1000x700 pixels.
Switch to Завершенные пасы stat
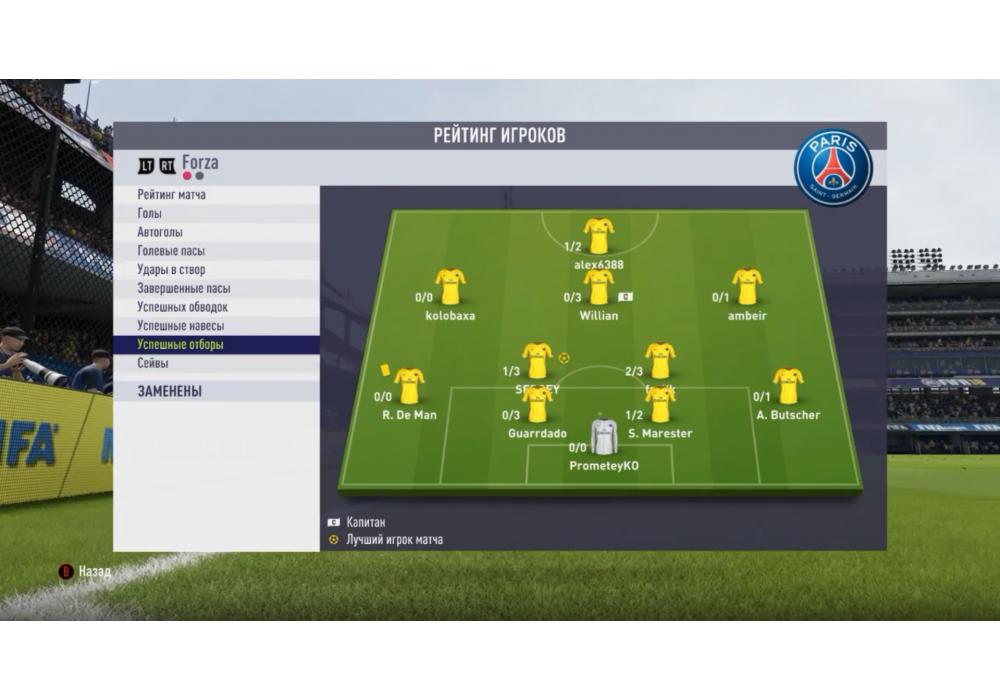click(183, 288)
